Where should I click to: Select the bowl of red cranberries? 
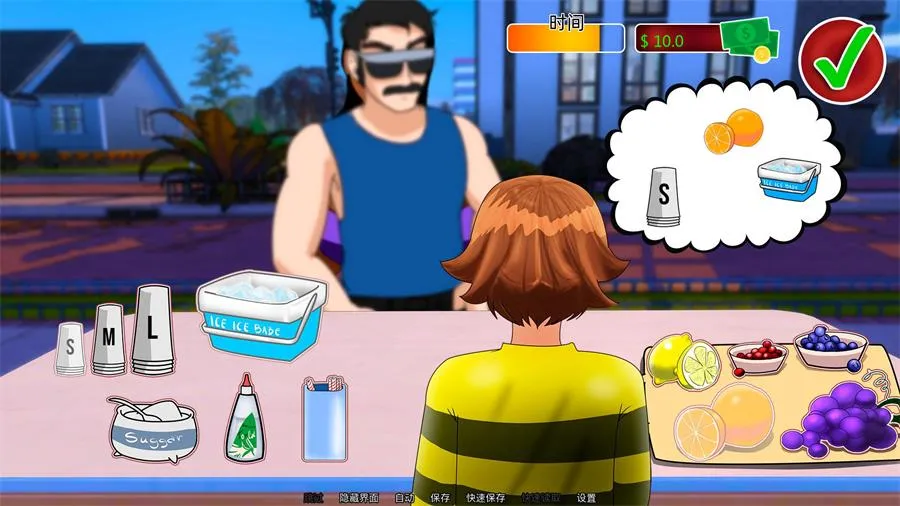tap(757, 356)
